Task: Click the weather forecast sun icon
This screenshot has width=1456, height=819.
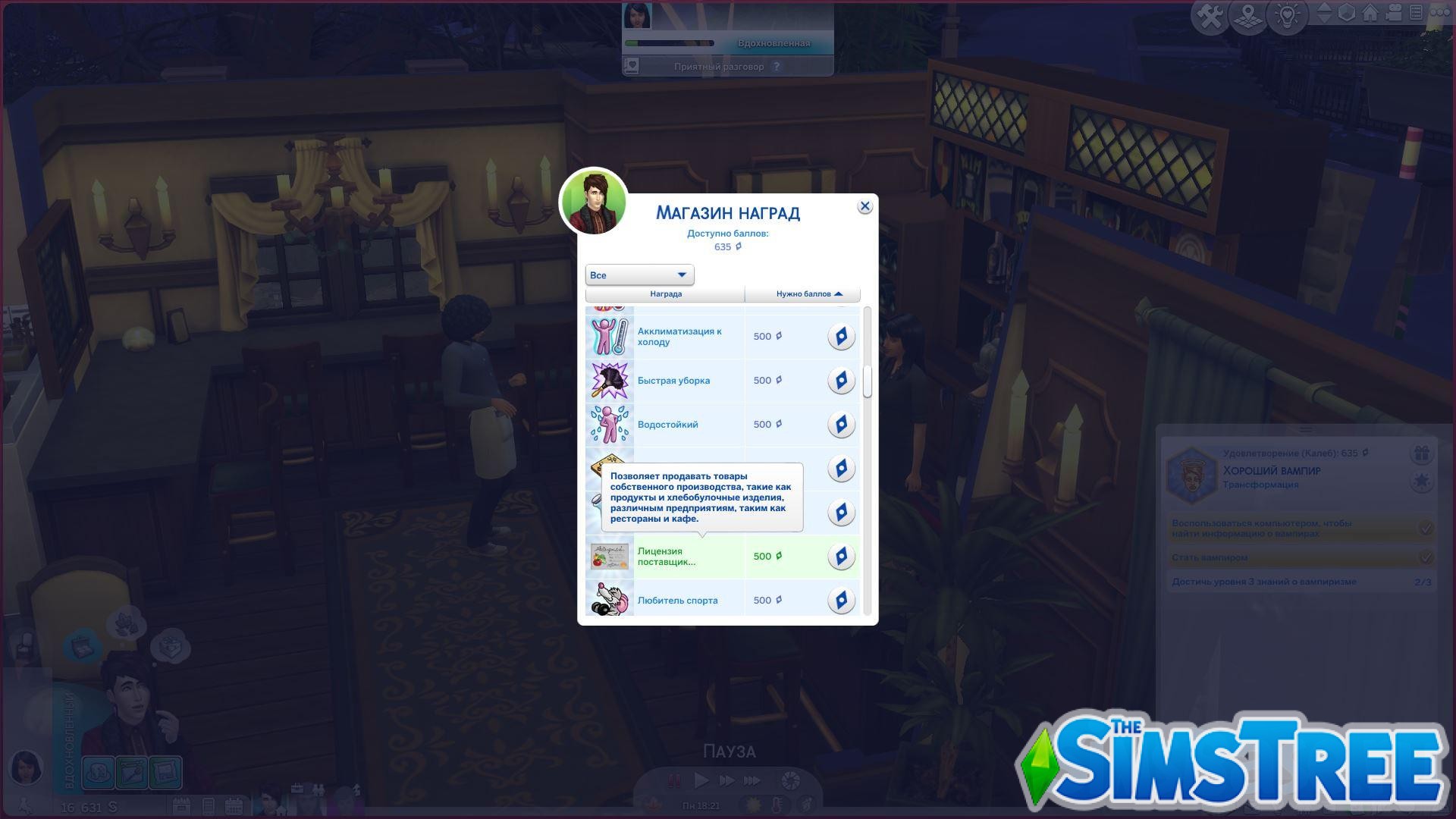Action: tap(753, 805)
